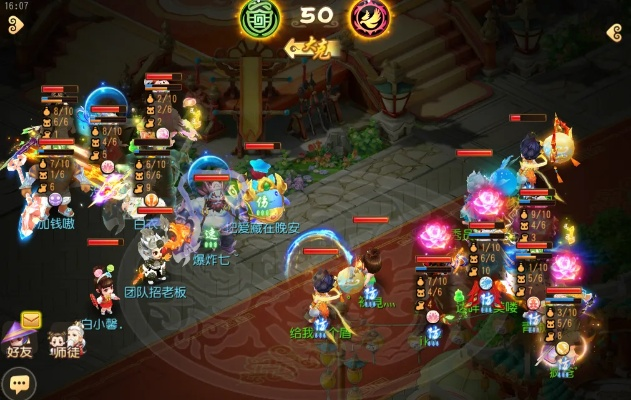Screen dimensions: 631x400
Task: Open the chat speech bubble button
Action: click(x=18, y=383)
